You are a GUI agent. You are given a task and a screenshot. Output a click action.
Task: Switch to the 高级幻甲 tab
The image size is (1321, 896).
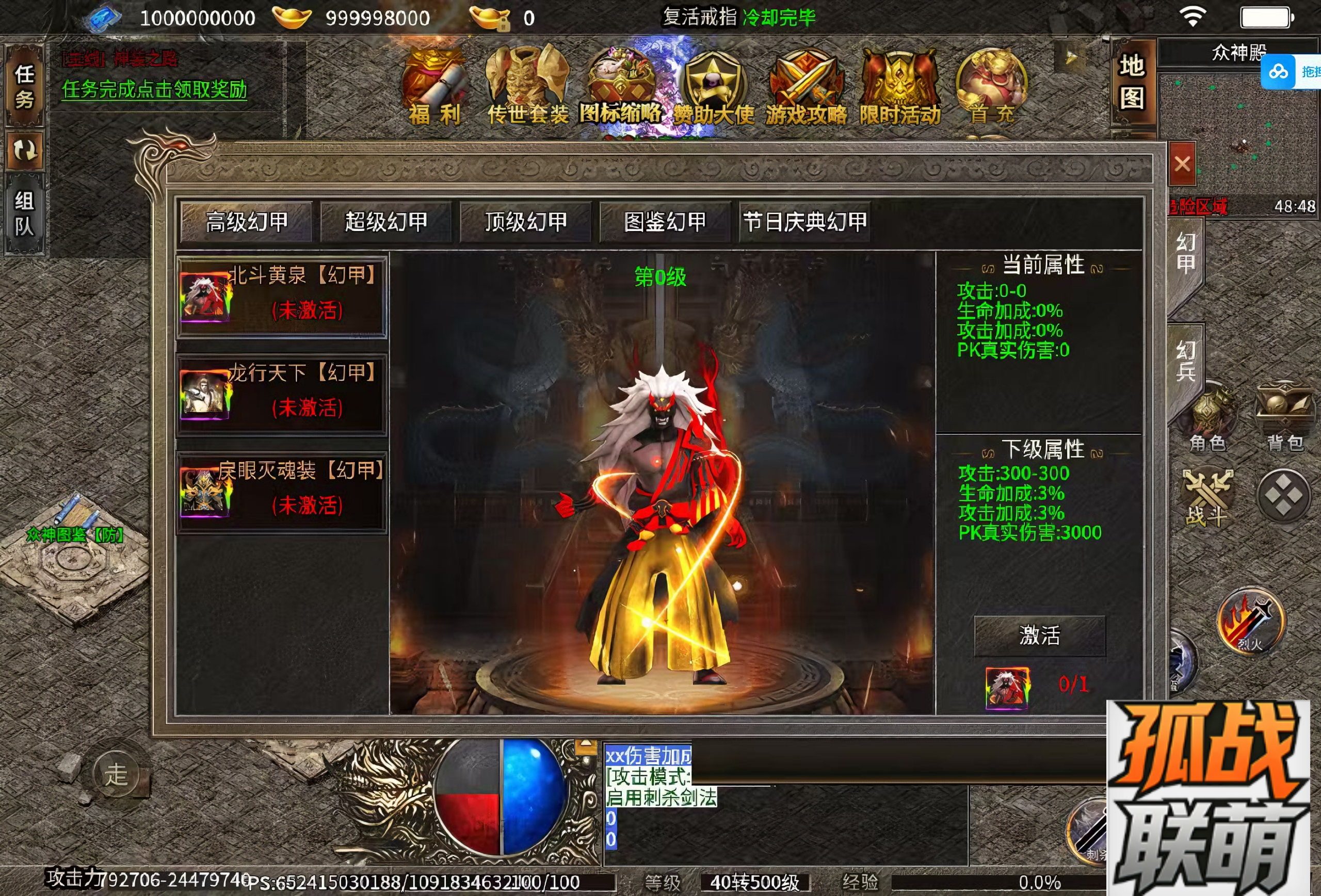click(x=247, y=222)
